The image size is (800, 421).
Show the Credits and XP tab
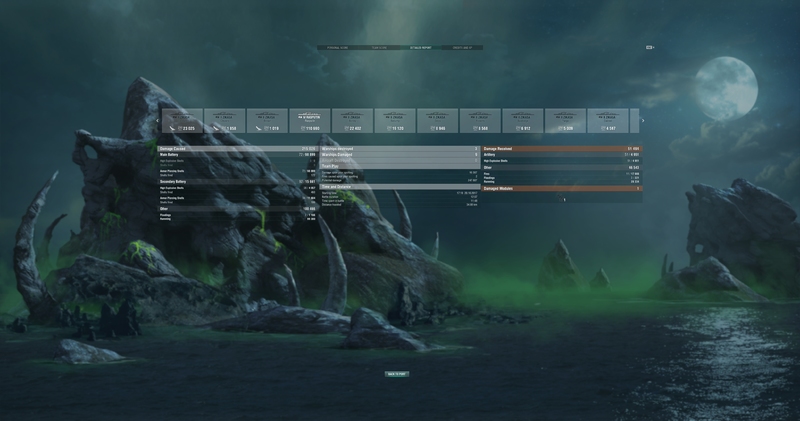tap(464, 47)
